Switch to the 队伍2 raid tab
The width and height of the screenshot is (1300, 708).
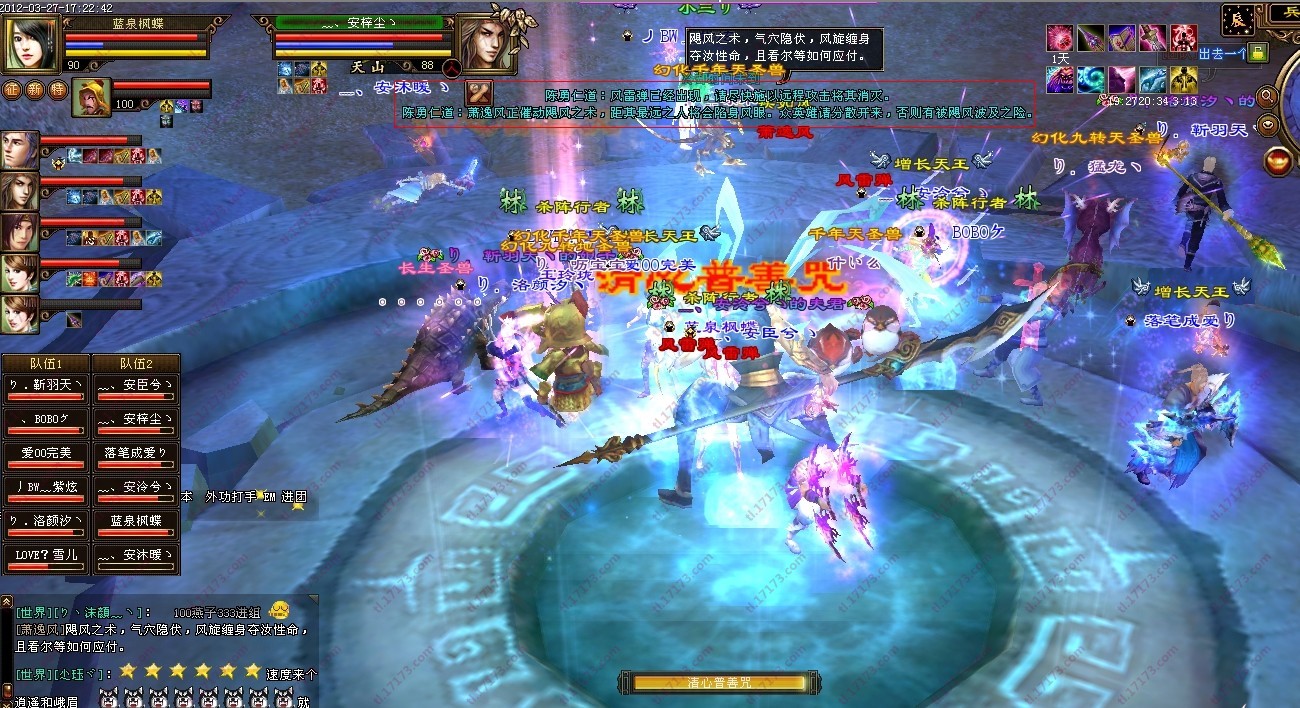point(136,364)
